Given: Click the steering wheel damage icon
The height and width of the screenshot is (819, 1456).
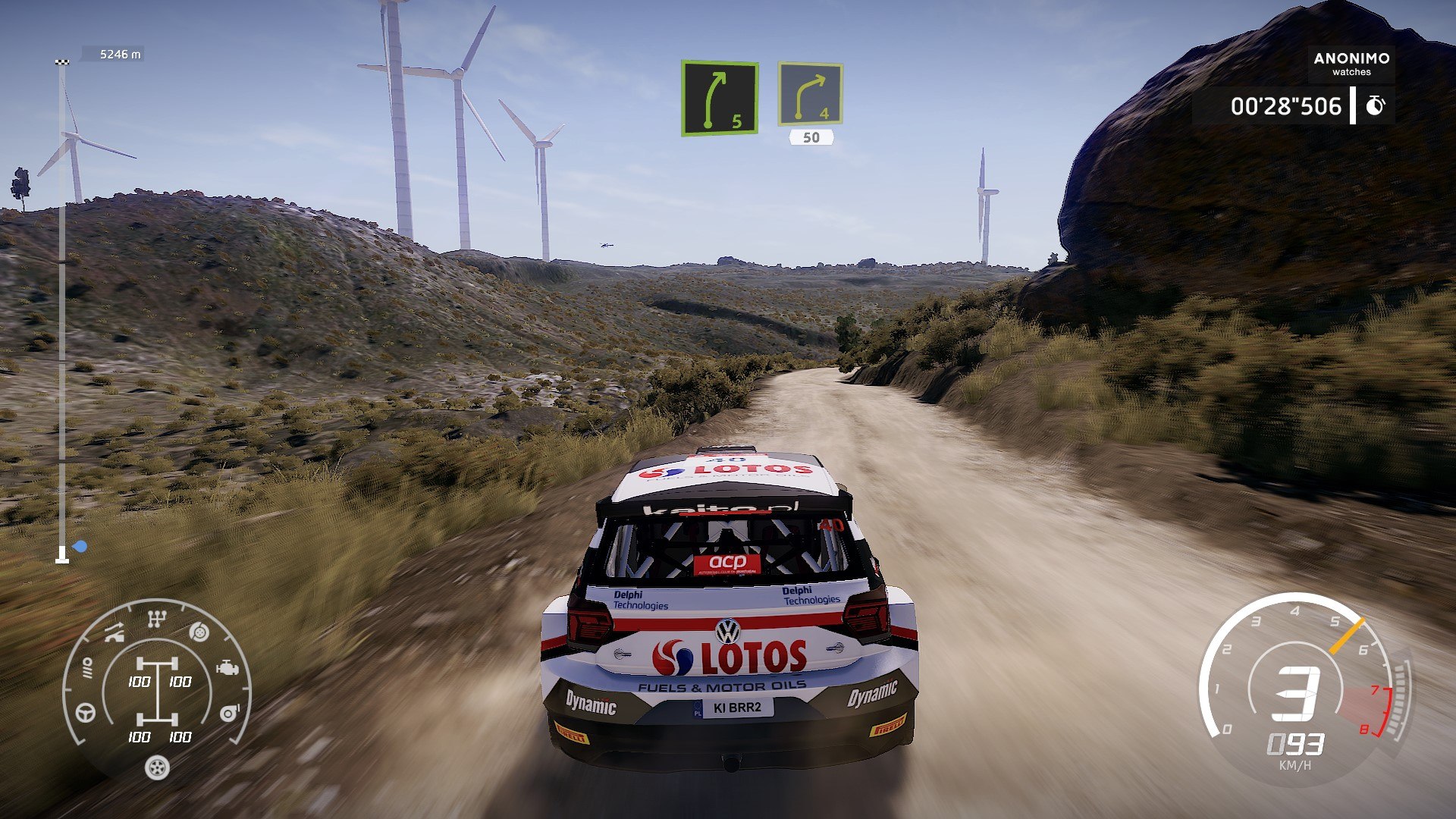Looking at the screenshot, I should [x=86, y=713].
